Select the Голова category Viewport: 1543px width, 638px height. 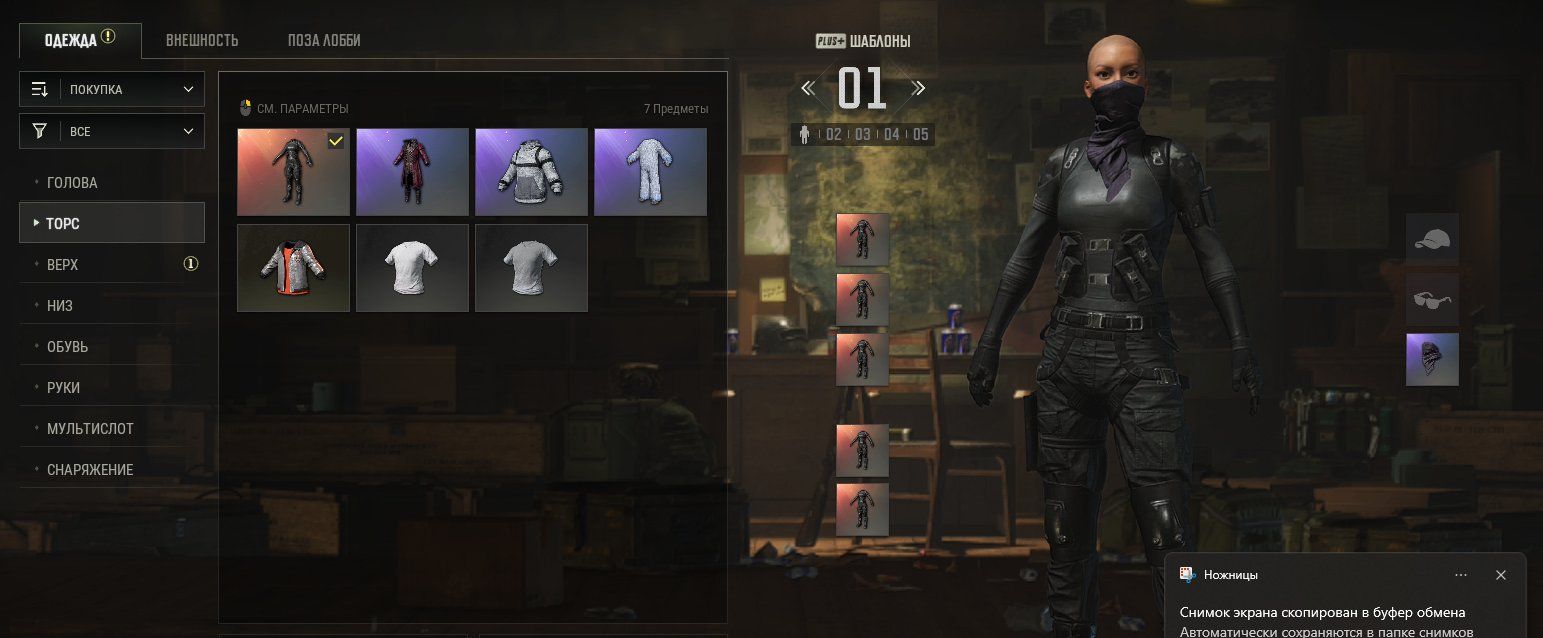[72, 183]
